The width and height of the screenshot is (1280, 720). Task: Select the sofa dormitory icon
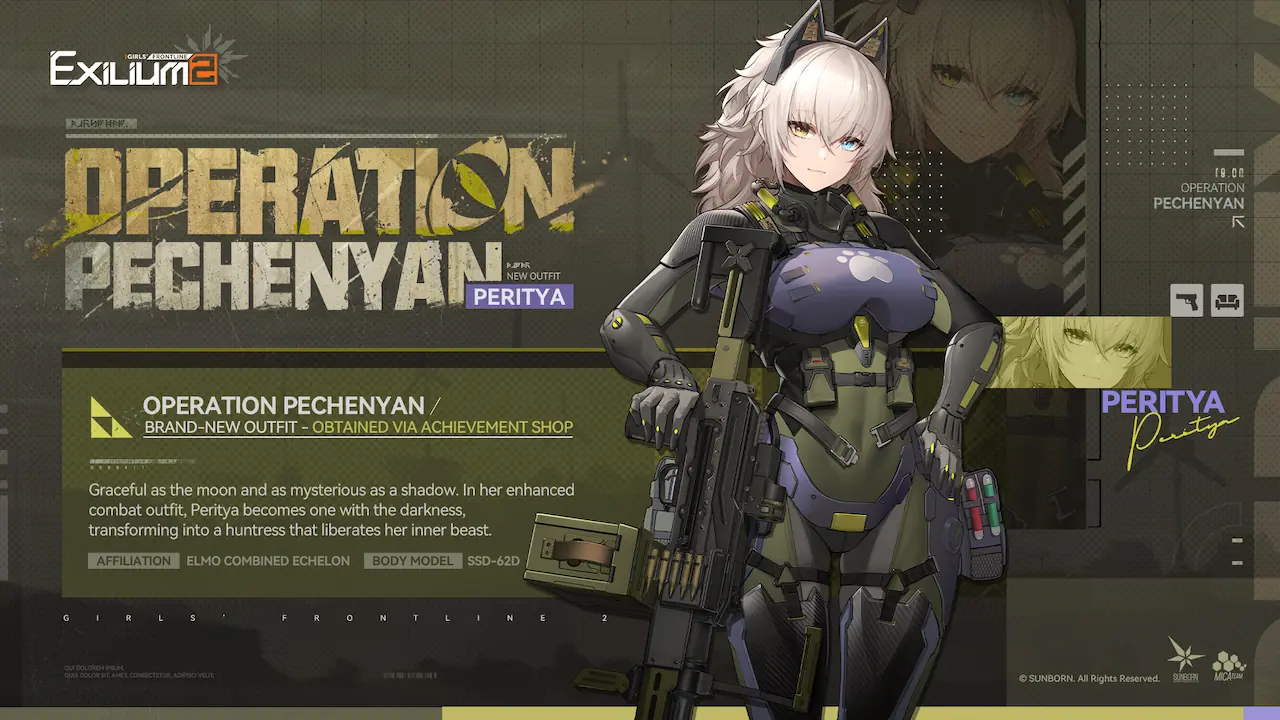tap(1227, 300)
